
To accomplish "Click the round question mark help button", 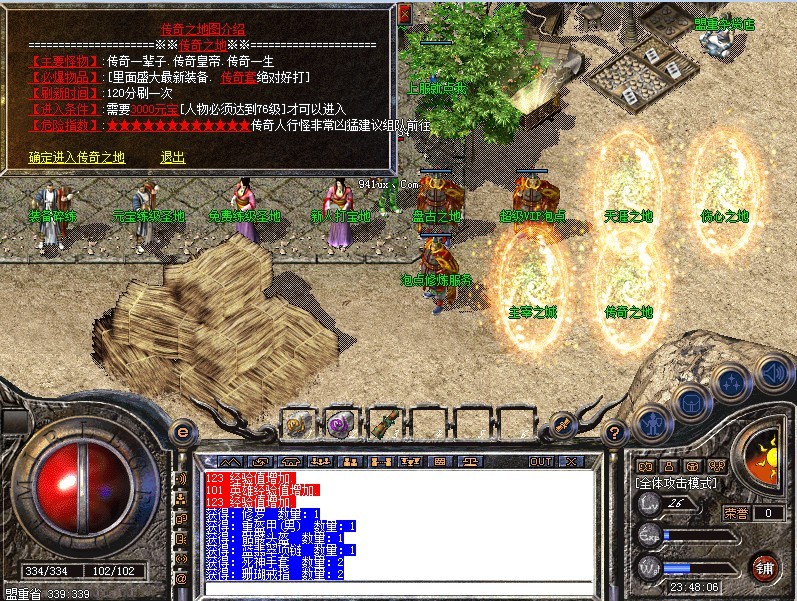I will (616, 432).
